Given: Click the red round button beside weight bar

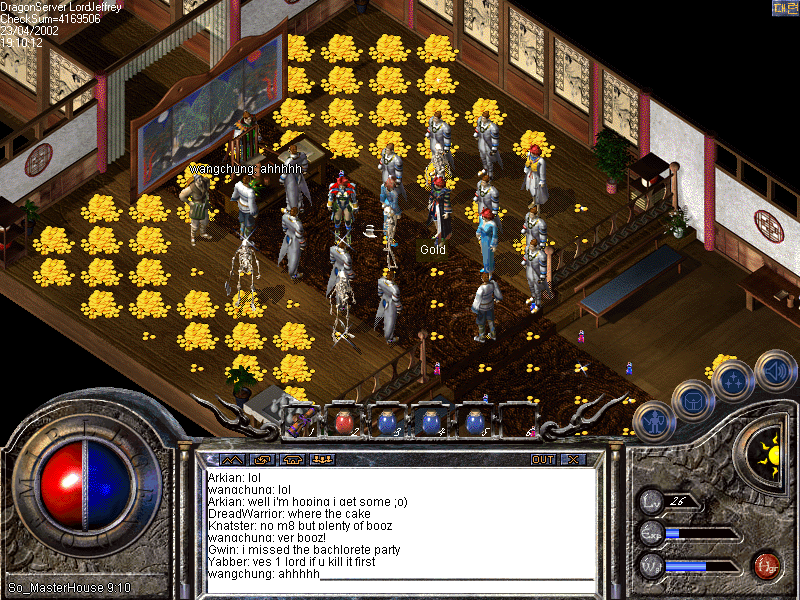Looking at the screenshot, I should pos(767,565).
